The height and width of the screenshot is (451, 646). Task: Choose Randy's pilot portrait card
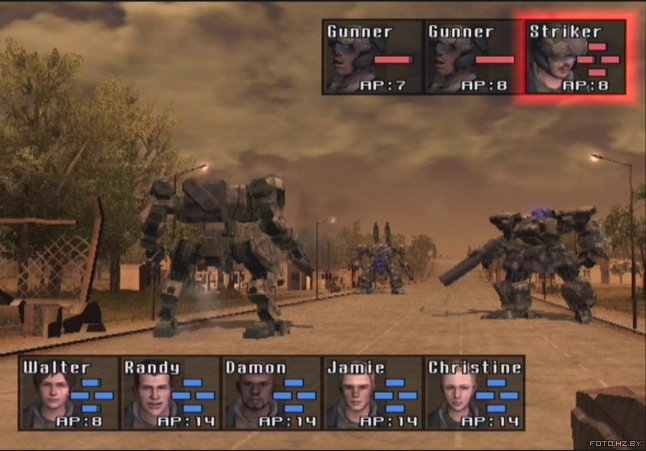[x=169, y=393]
